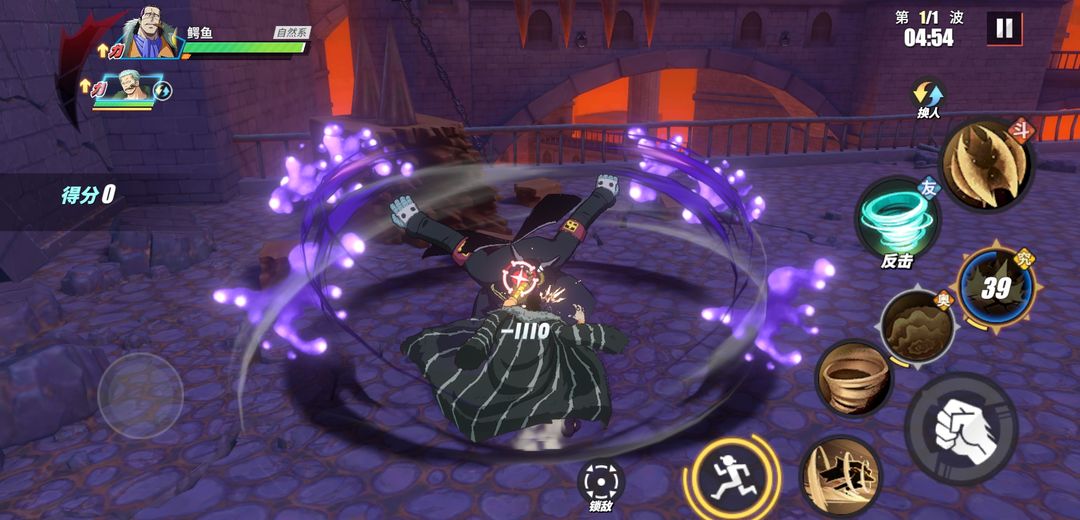1080x520 pixels.
Task: Hit the fist basic attack button
Action: coord(960,428)
